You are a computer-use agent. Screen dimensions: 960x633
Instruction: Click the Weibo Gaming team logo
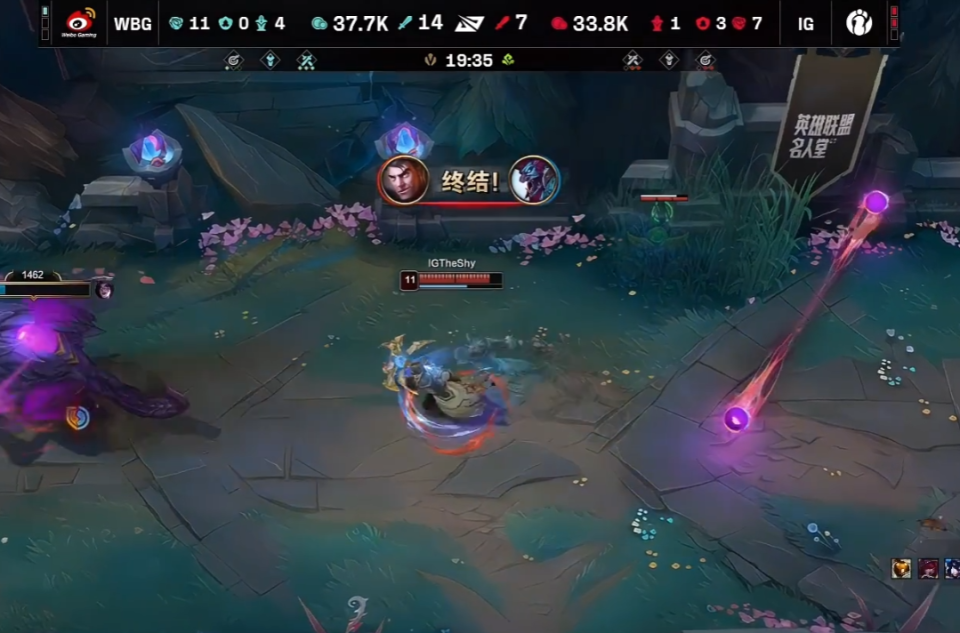(81, 22)
